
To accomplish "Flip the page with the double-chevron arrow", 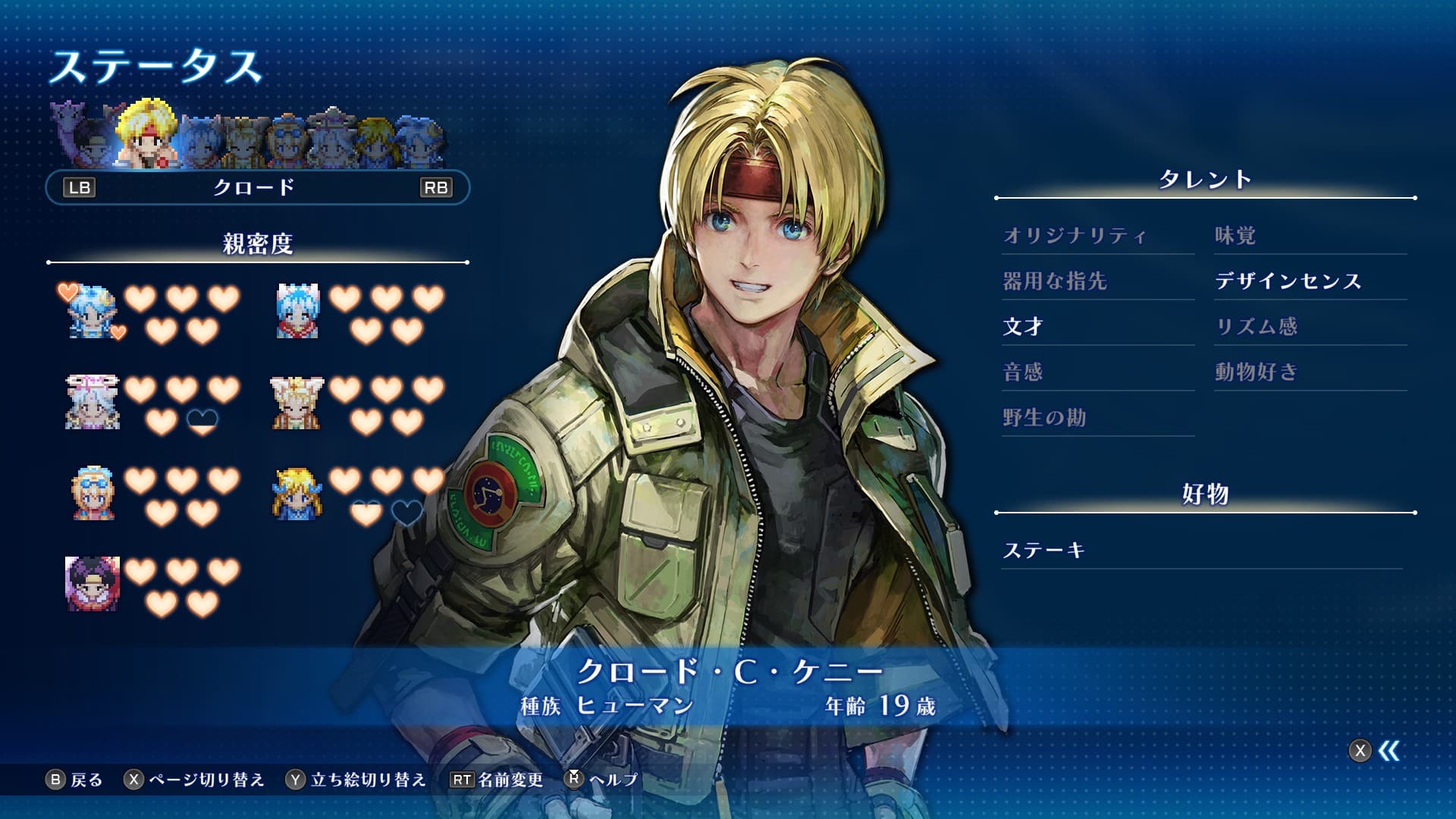I will [1389, 751].
